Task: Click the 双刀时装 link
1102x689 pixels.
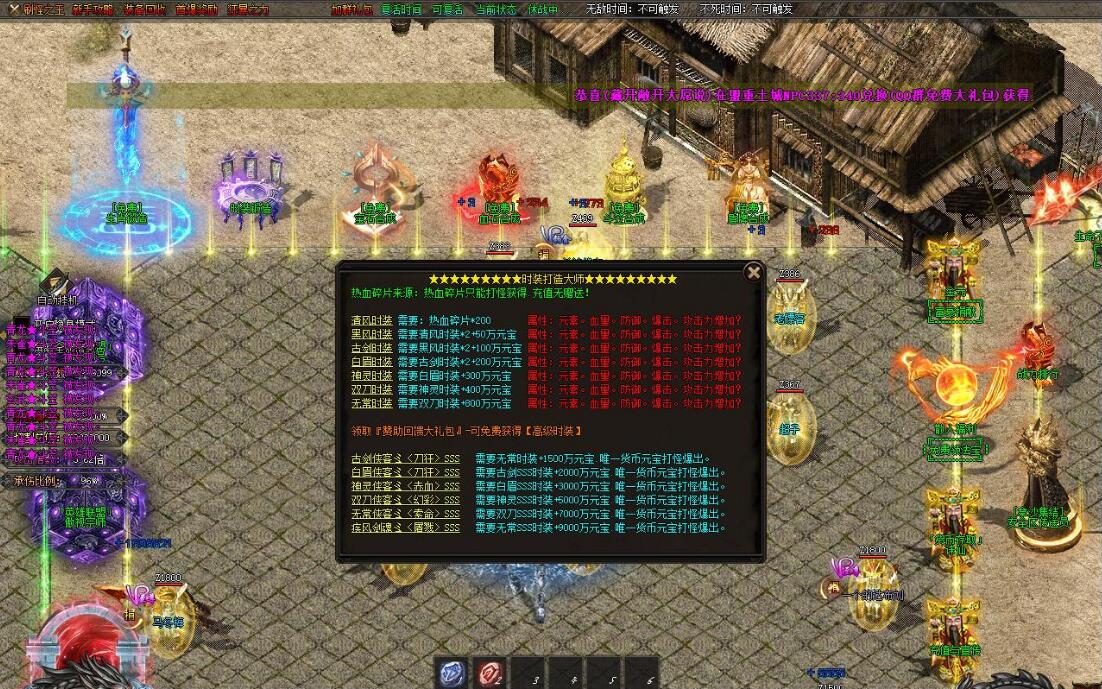Action: coord(371,390)
